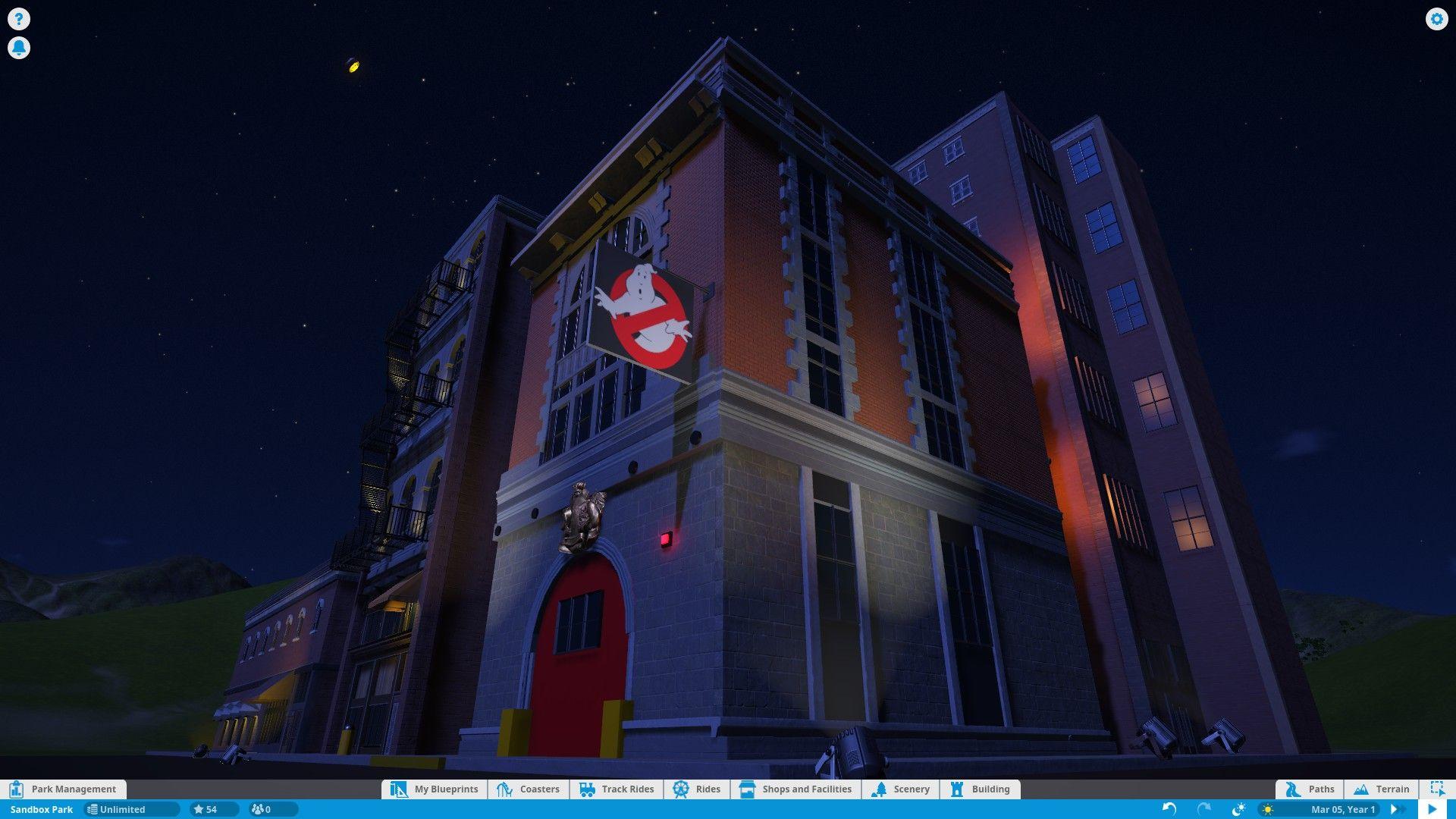Toggle the day/night cycle icon
Image resolution: width=1456 pixels, height=819 pixels.
pyautogui.click(x=1238, y=809)
